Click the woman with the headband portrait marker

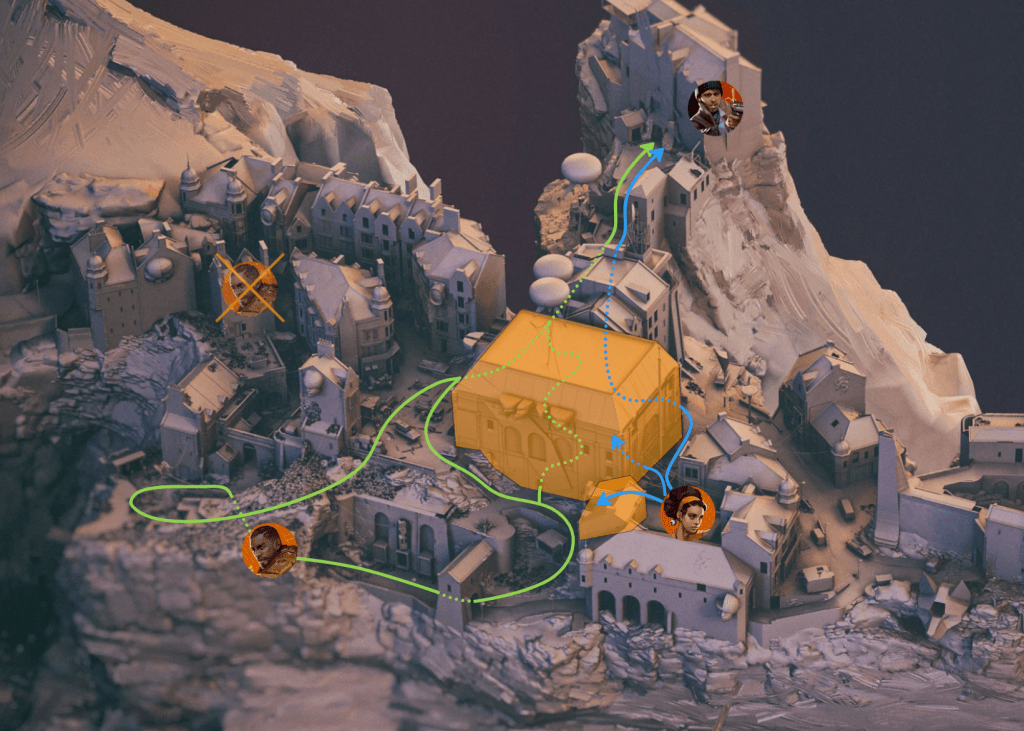coord(688,512)
